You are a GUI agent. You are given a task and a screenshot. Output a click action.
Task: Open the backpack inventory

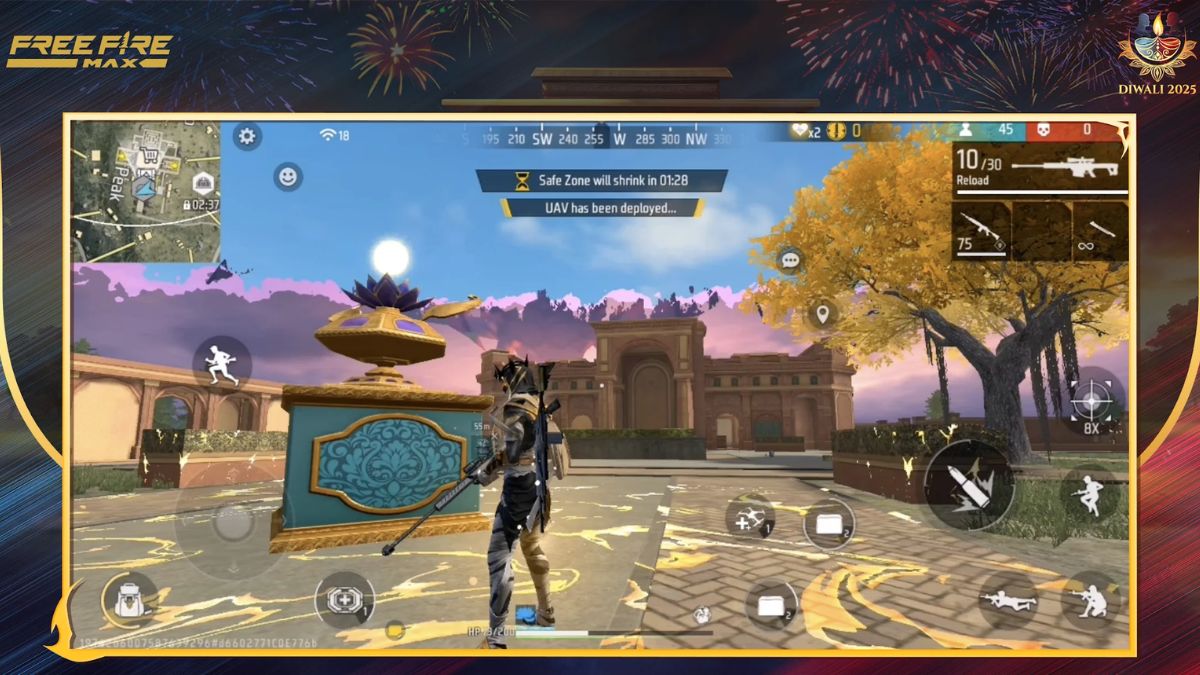130,600
